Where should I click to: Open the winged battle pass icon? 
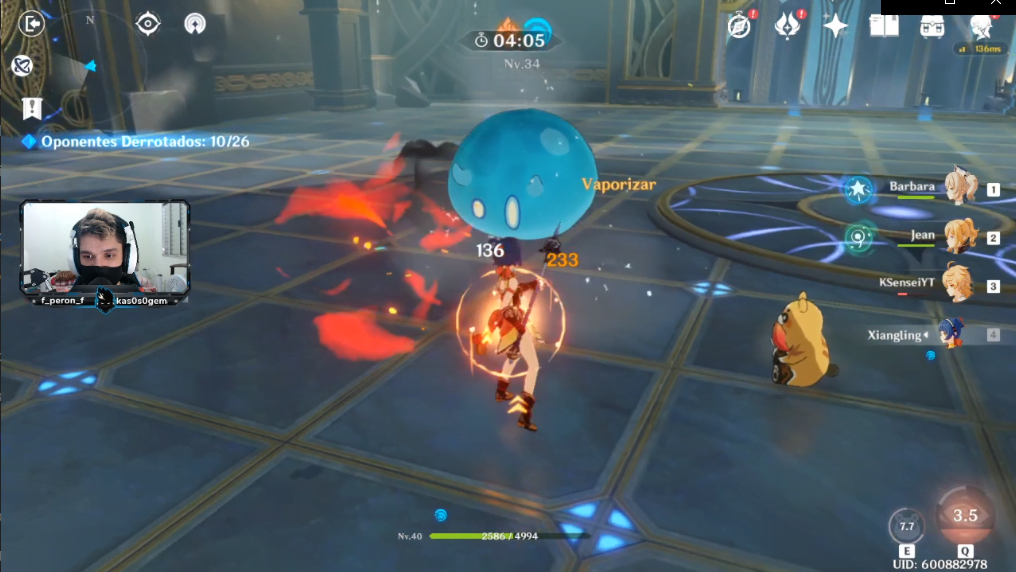pos(788,26)
